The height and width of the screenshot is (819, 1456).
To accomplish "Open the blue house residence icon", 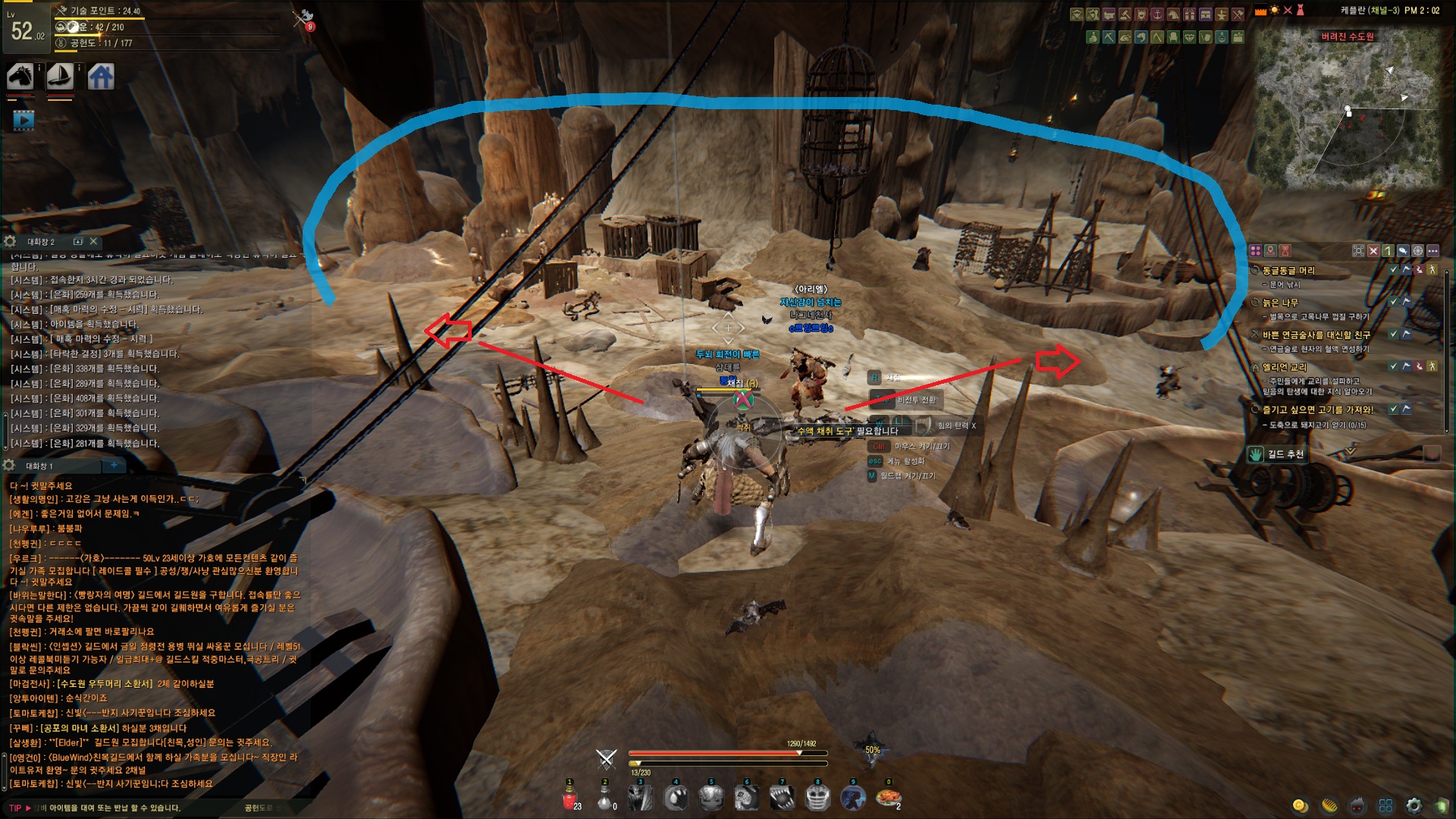I will coord(101,77).
